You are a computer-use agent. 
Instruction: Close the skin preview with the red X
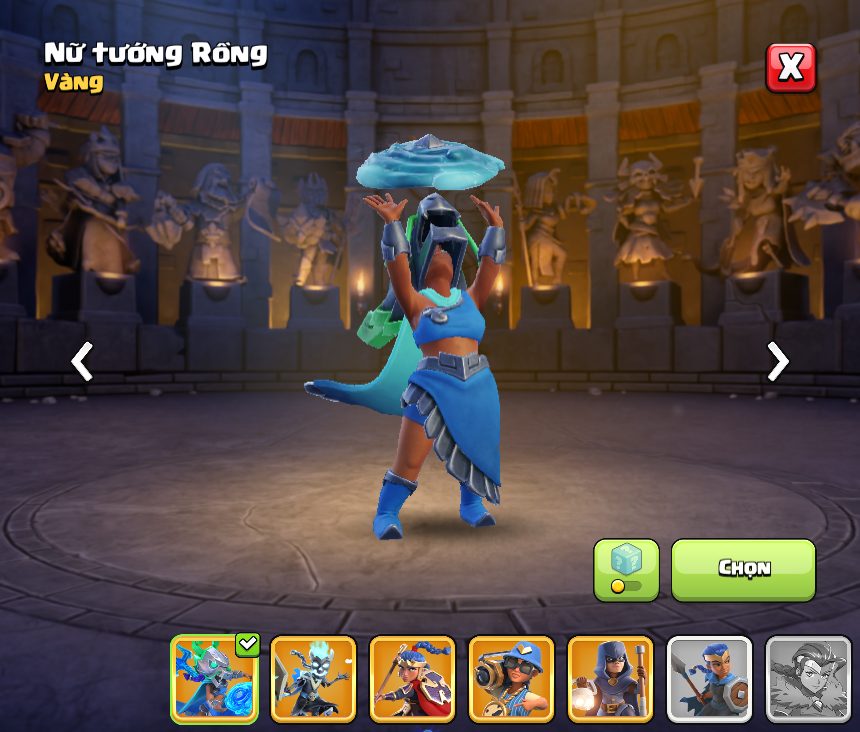click(x=790, y=68)
